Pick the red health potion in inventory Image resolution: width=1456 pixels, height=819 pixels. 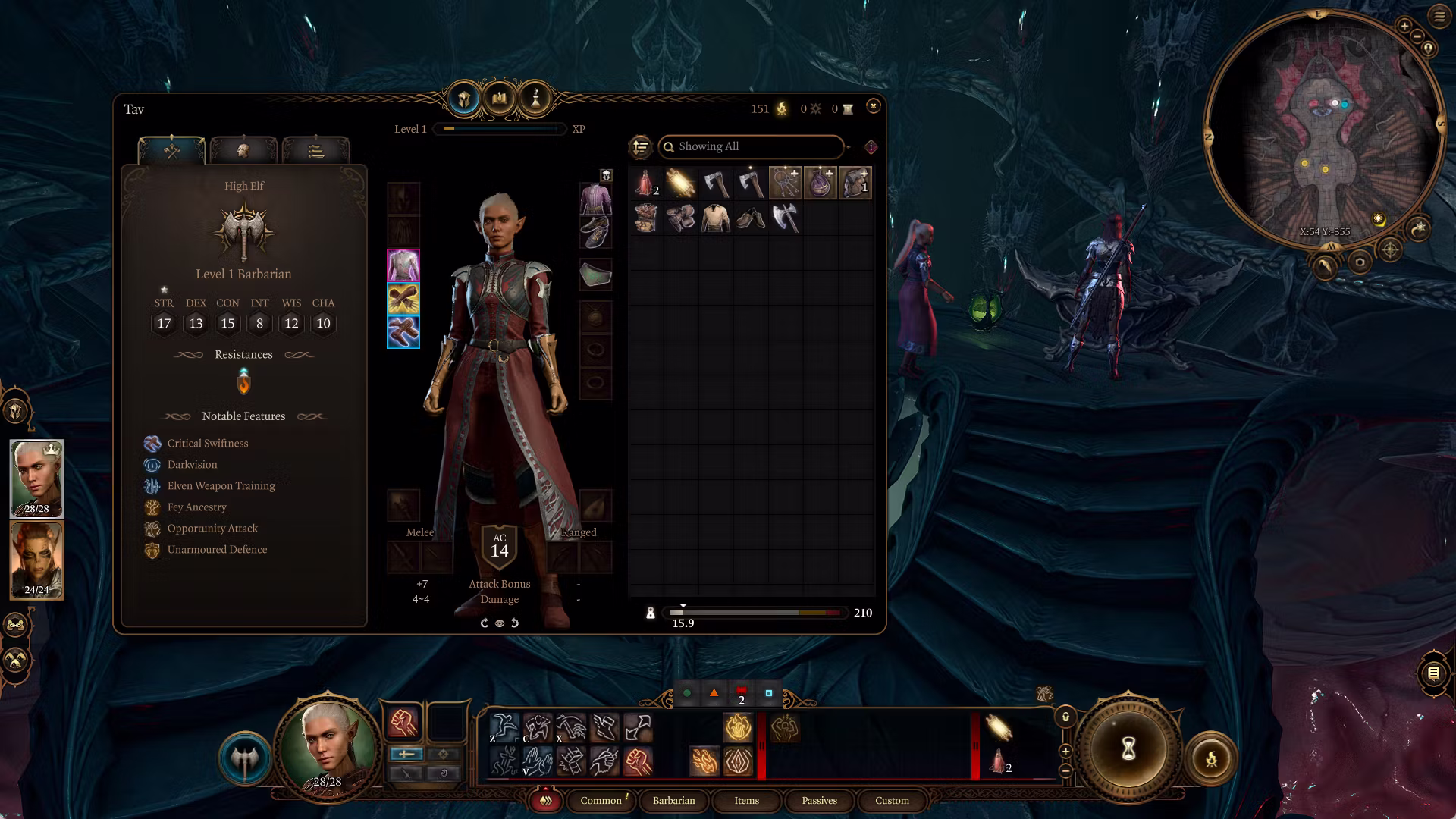coord(645,184)
